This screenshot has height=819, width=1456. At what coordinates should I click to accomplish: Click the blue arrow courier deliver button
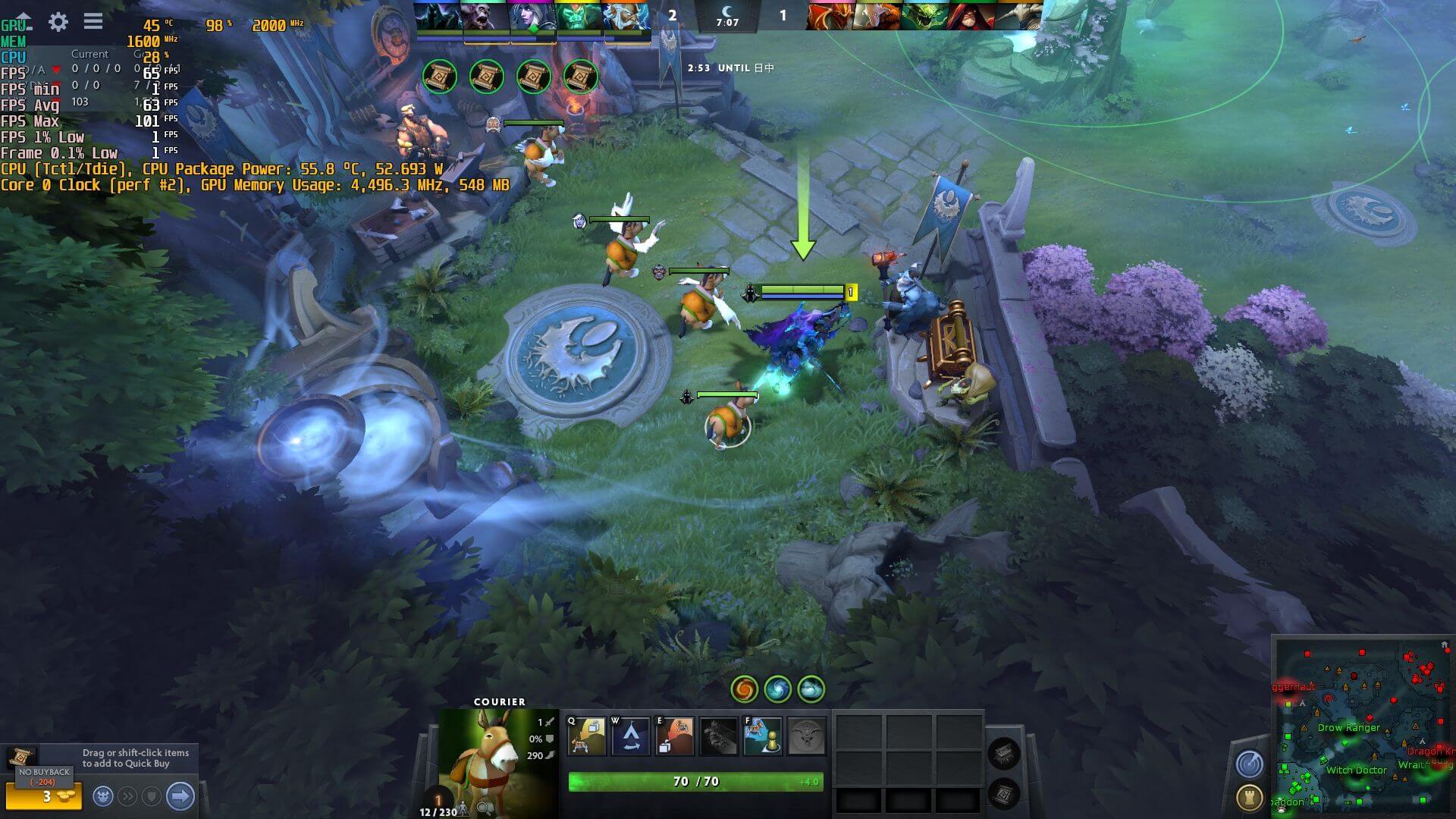pos(180,796)
